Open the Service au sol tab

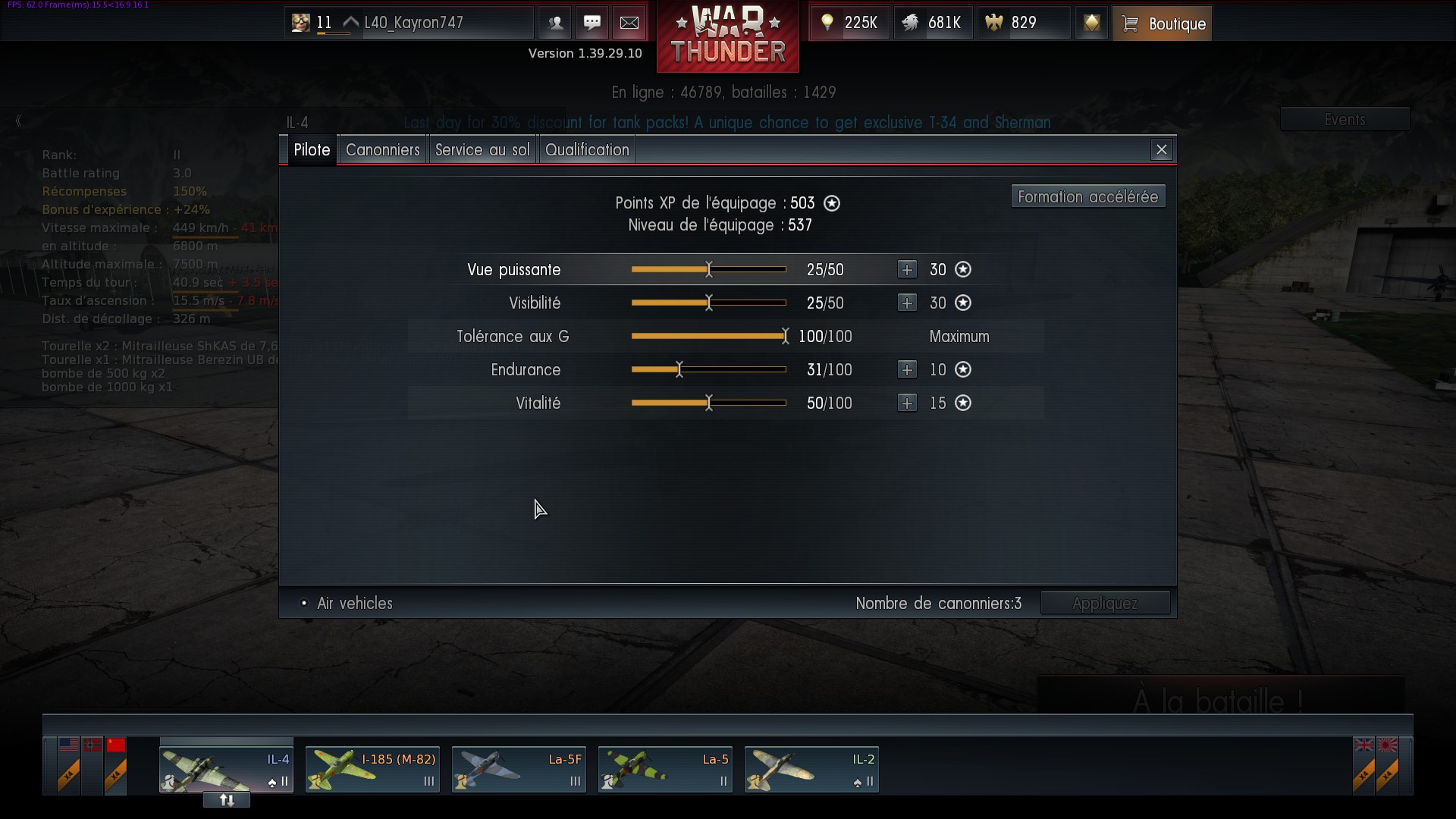482,150
